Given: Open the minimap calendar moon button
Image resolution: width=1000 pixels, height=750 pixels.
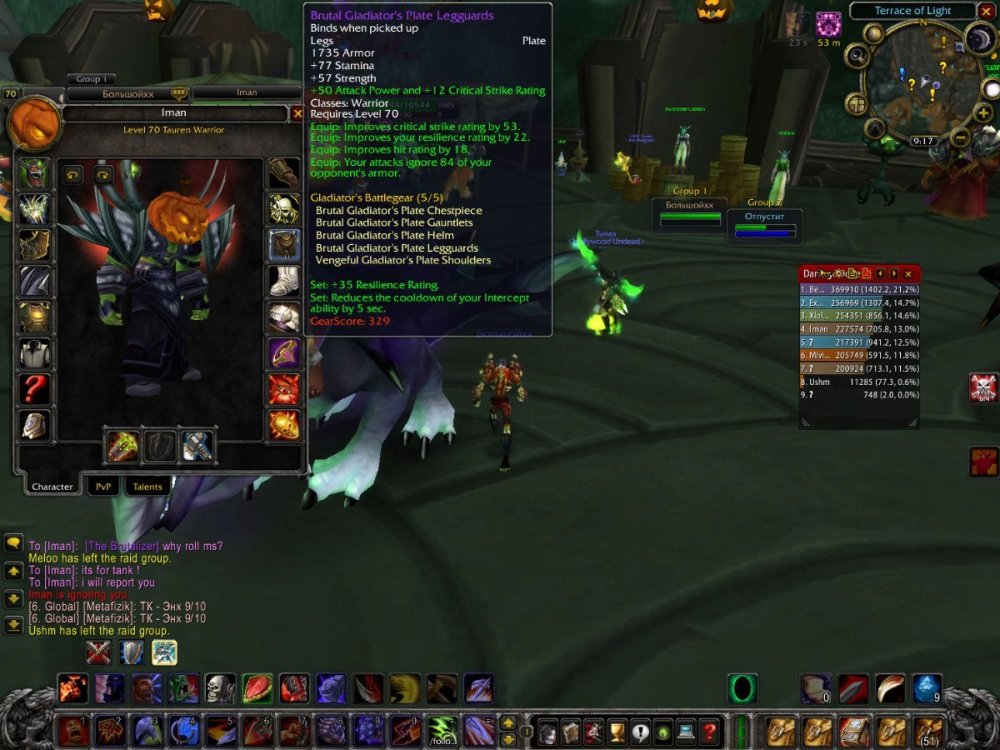Looking at the screenshot, I should point(978,40).
